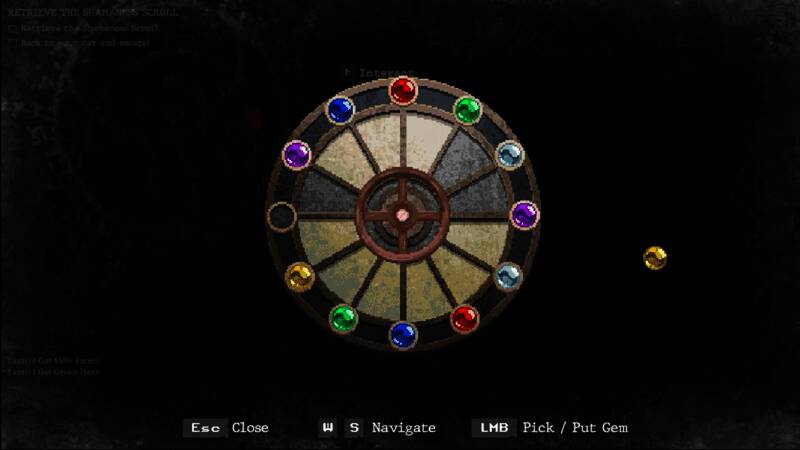Viewport: 800px width, 450px height.
Task: Grab the dark blue gem between purple and red gems
Action: [x=340, y=109]
